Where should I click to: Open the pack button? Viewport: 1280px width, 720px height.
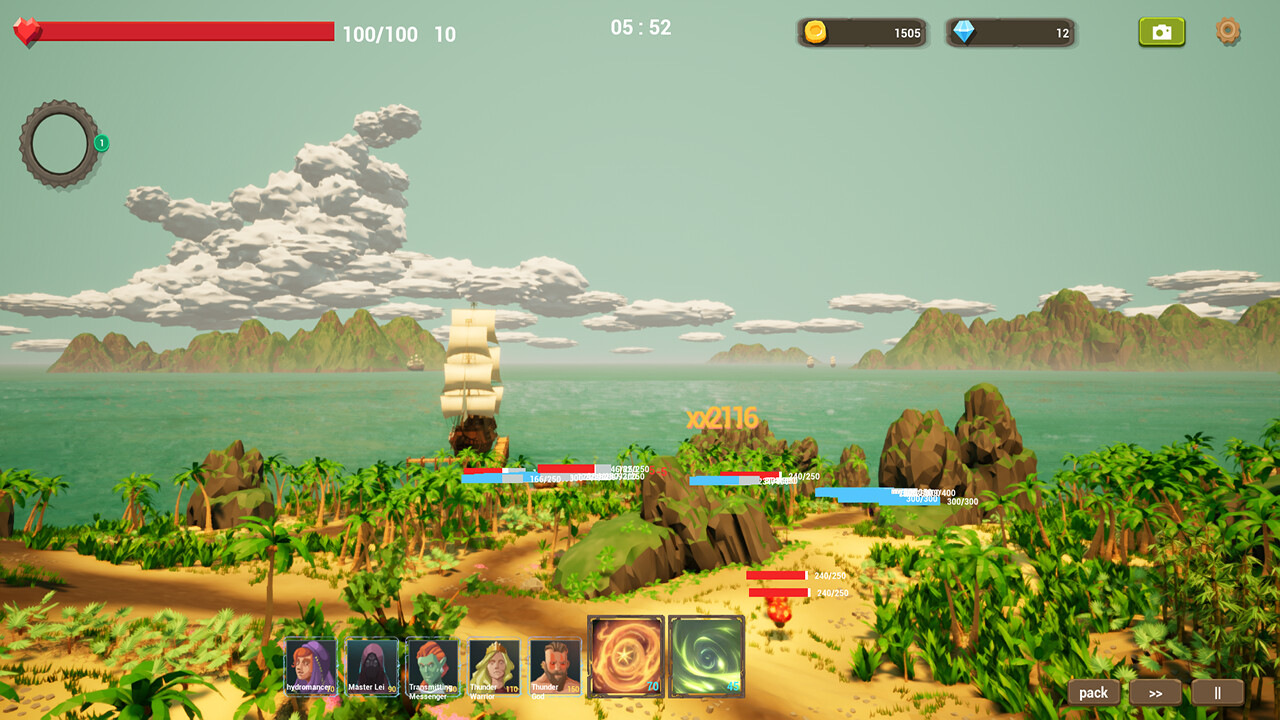(1093, 692)
